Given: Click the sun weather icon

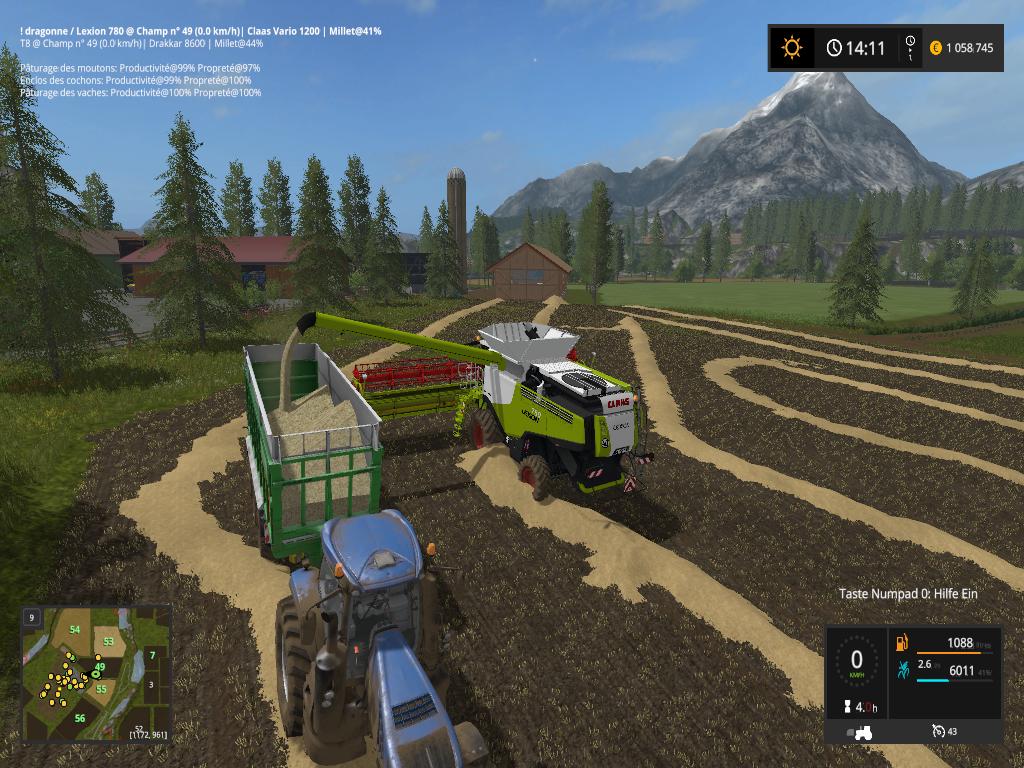Looking at the screenshot, I should 792,47.
